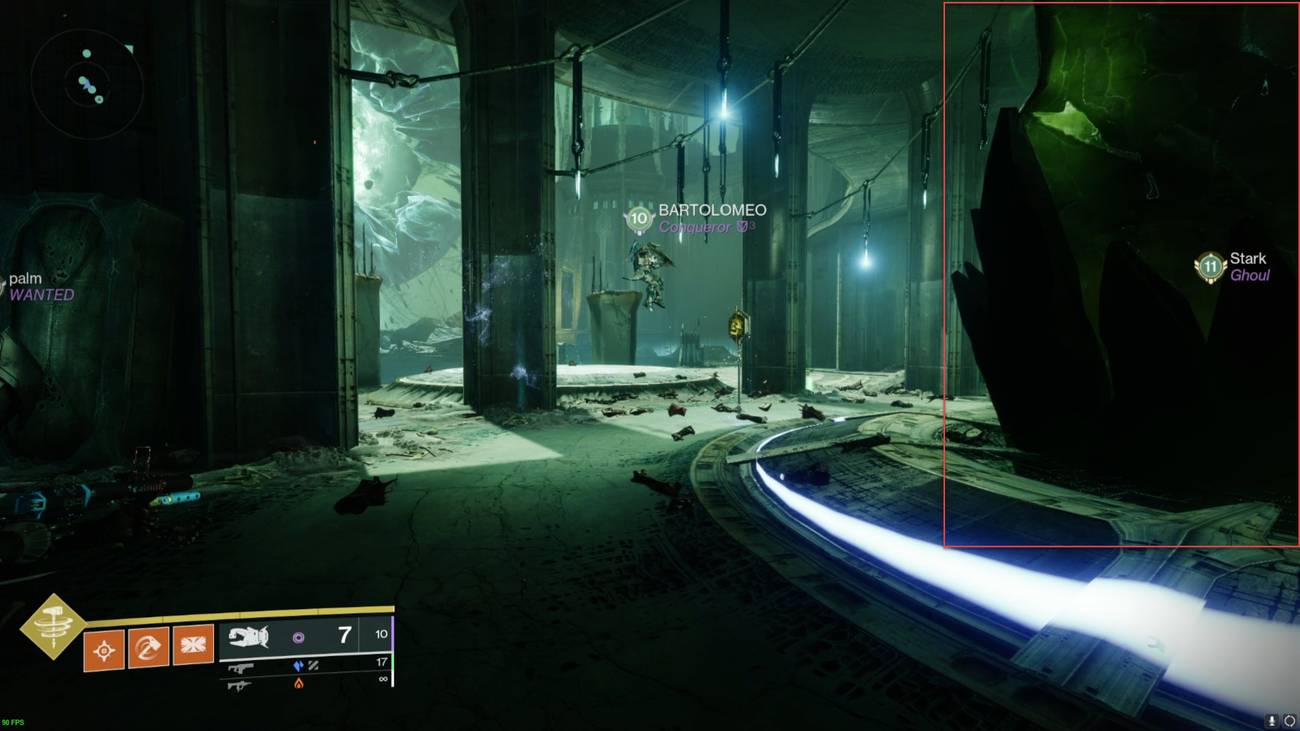Click Stark's rank 11 emblem badge
This screenshot has width=1300, height=731.
coord(1207,266)
